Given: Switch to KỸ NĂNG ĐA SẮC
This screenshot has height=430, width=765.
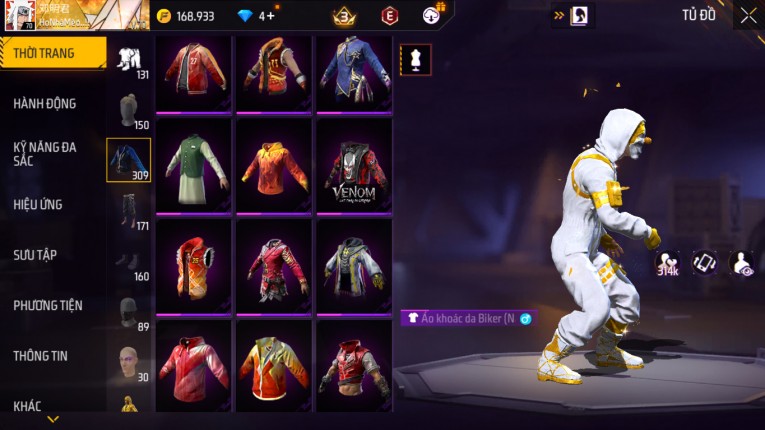Looking at the screenshot, I should tap(45, 153).
